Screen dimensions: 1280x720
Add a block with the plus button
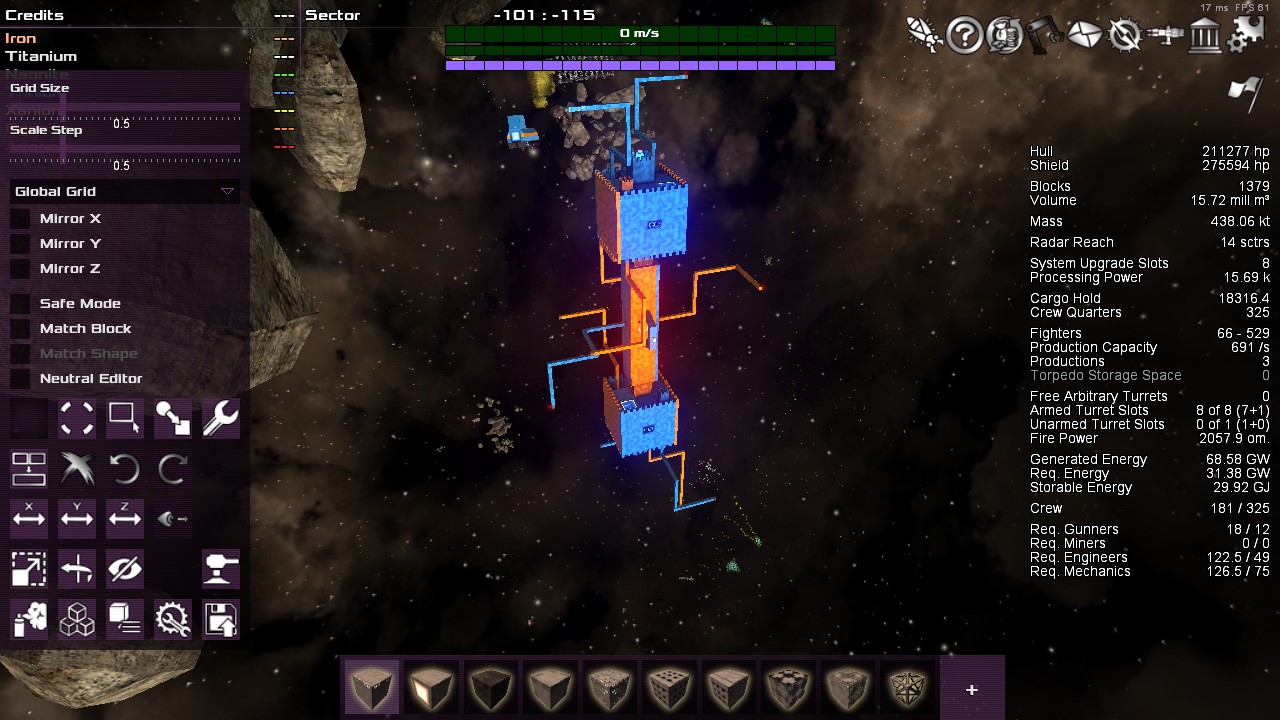pos(971,689)
